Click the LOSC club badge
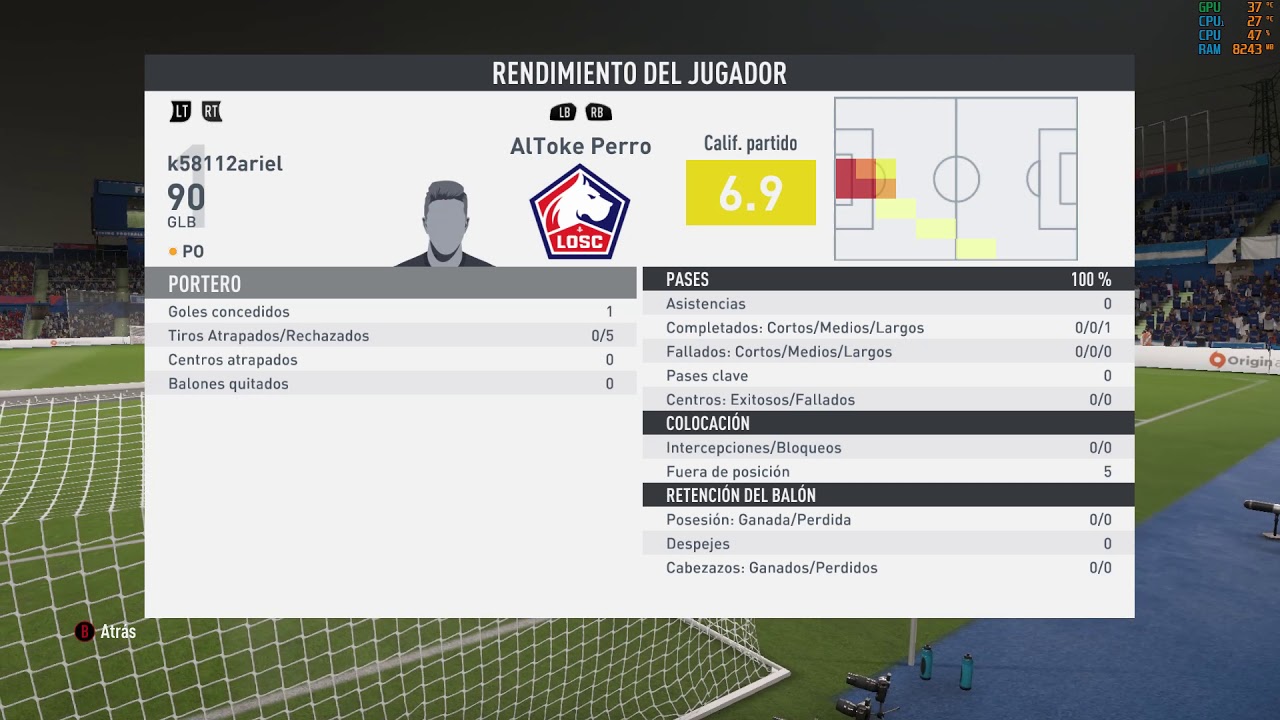 pyautogui.click(x=579, y=212)
